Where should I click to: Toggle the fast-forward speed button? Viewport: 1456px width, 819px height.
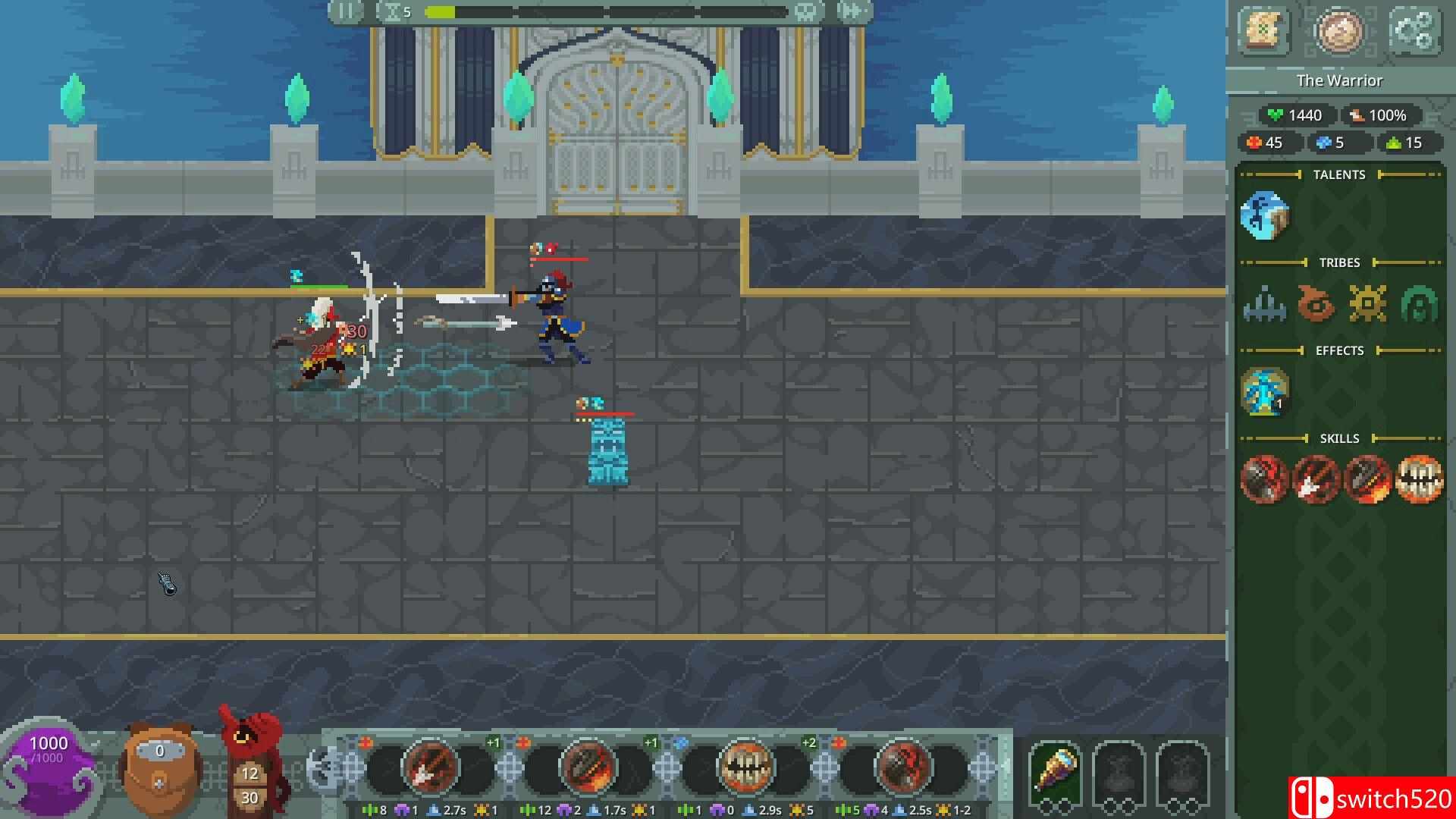click(x=851, y=11)
